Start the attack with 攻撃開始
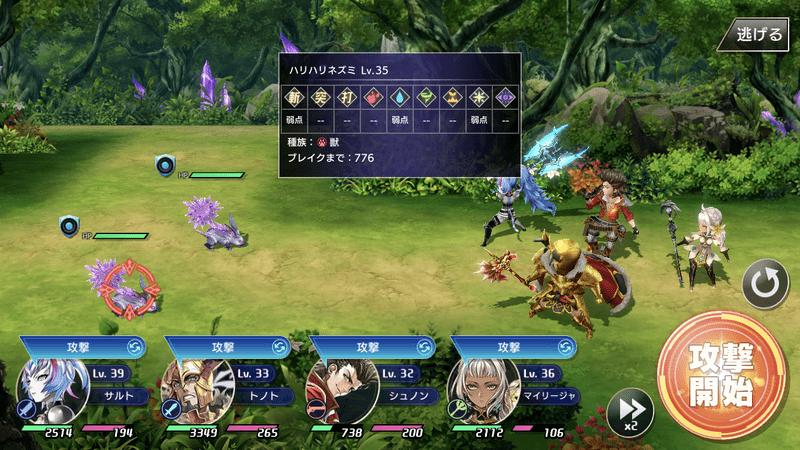The height and width of the screenshot is (450, 800). pyautogui.click(x=713, y=373)
